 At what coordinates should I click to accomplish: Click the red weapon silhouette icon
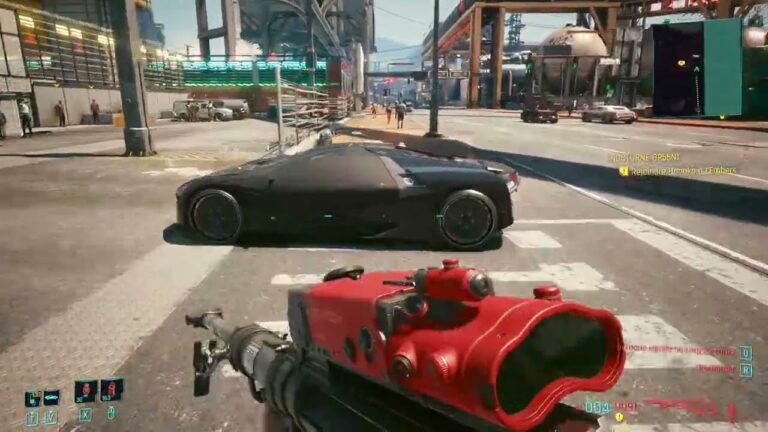681,406
